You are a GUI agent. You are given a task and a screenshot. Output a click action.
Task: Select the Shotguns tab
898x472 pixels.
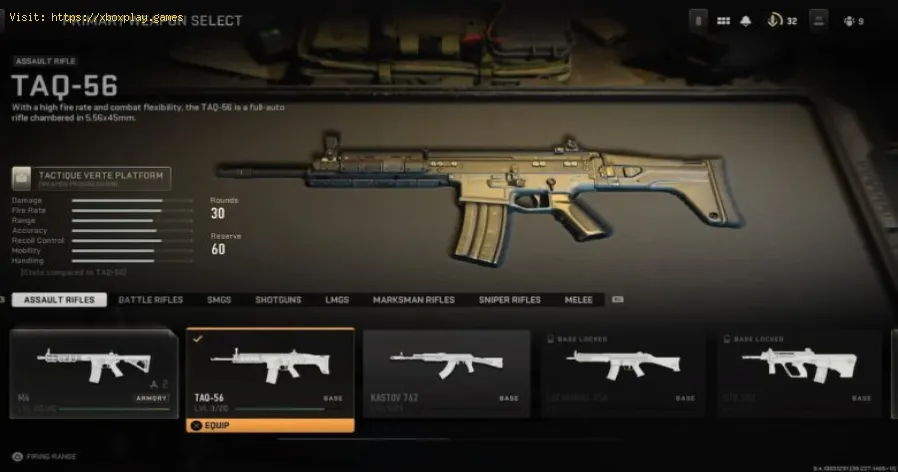(x=277, y=300)
